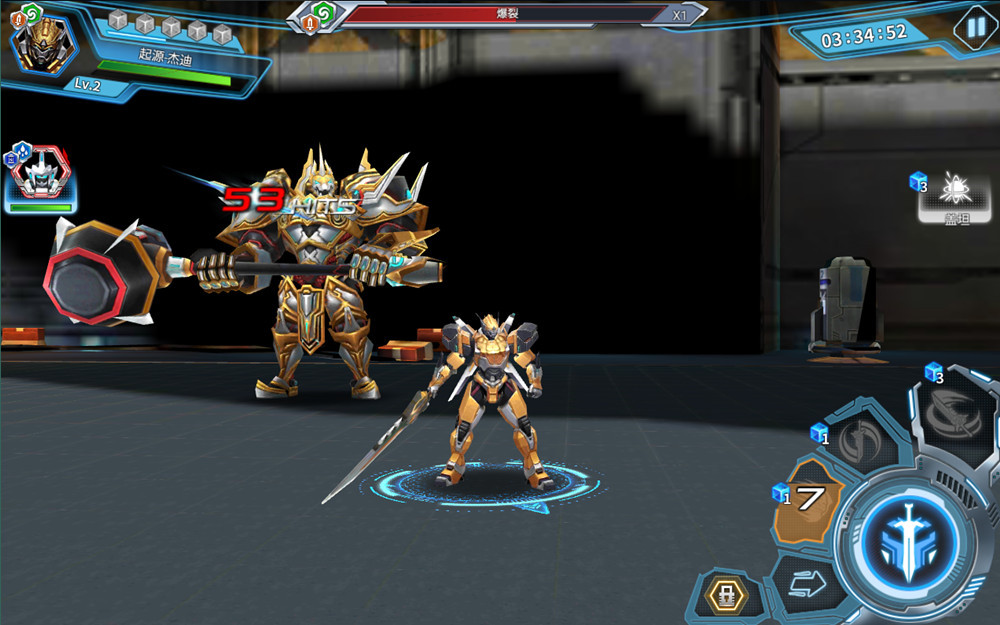Pause the battle
The height and width of the screenshot is (625, 1000).
(x=972, y=27)
